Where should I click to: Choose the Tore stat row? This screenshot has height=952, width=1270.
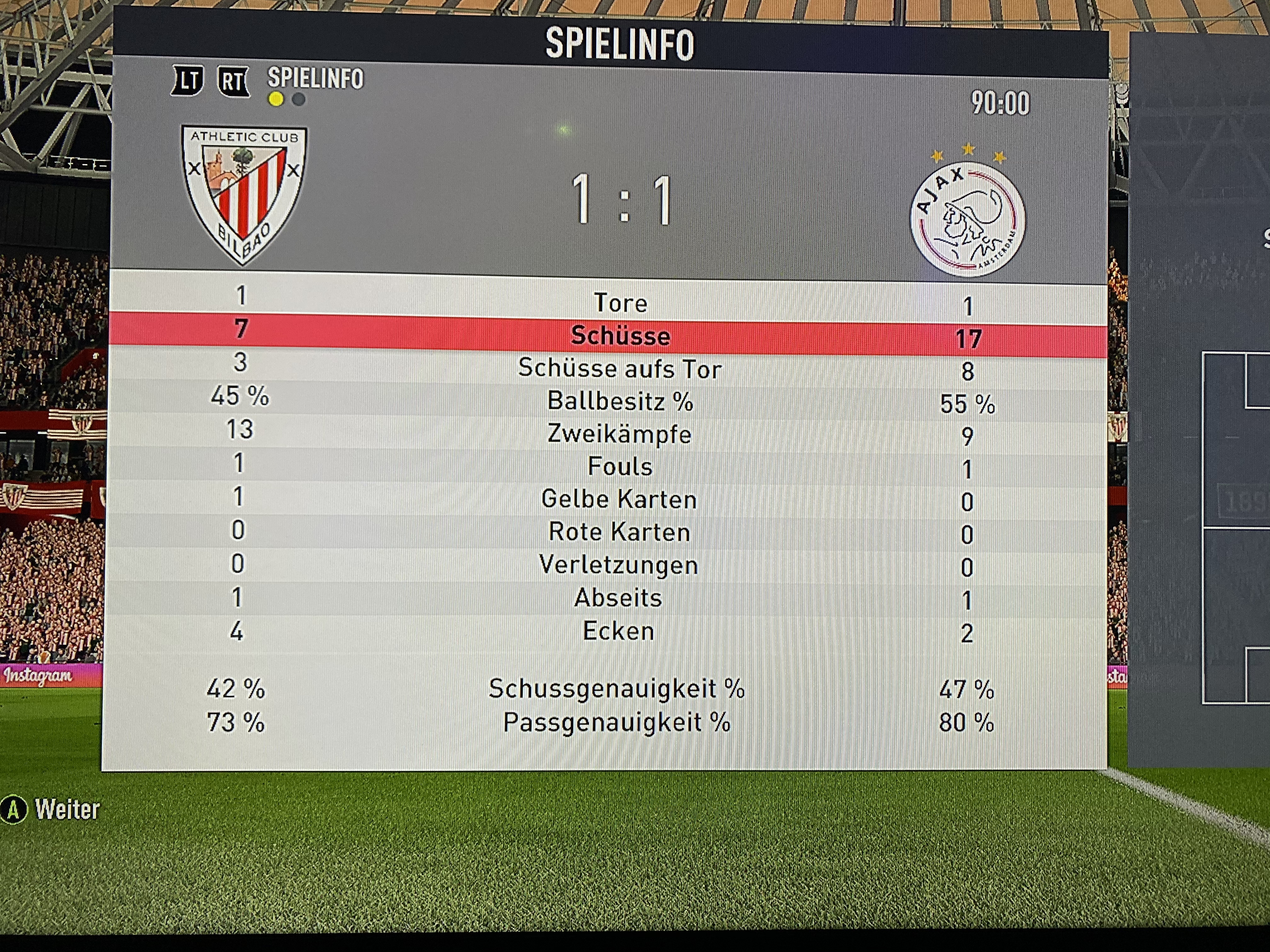pos(620,303)
